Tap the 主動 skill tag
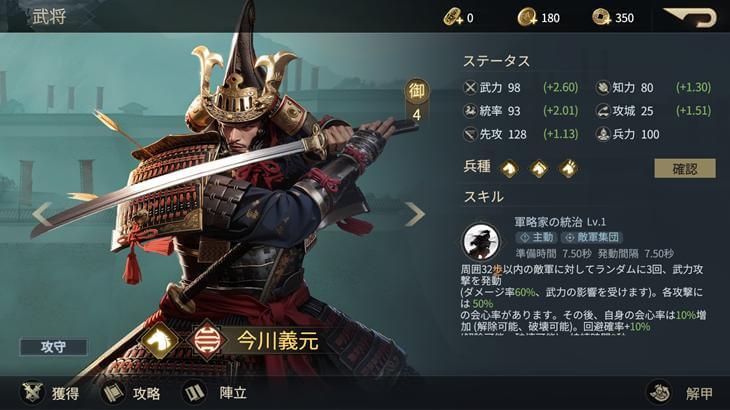Viewport: 730px width, 410px height. tap(536, 237)
